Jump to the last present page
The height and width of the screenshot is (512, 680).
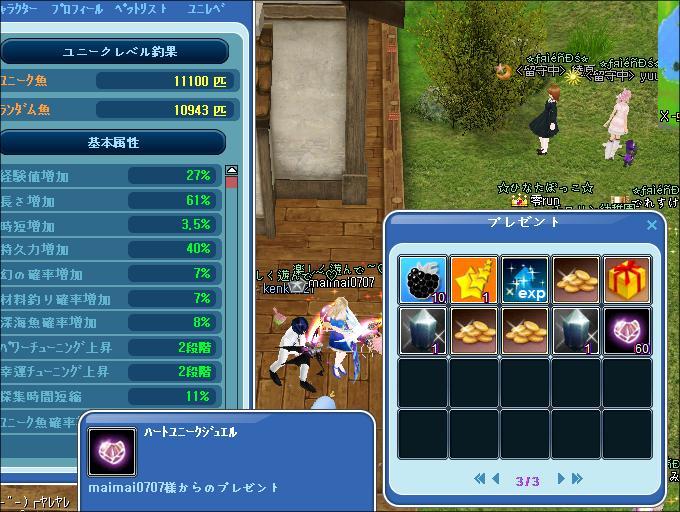coord(577,479)
